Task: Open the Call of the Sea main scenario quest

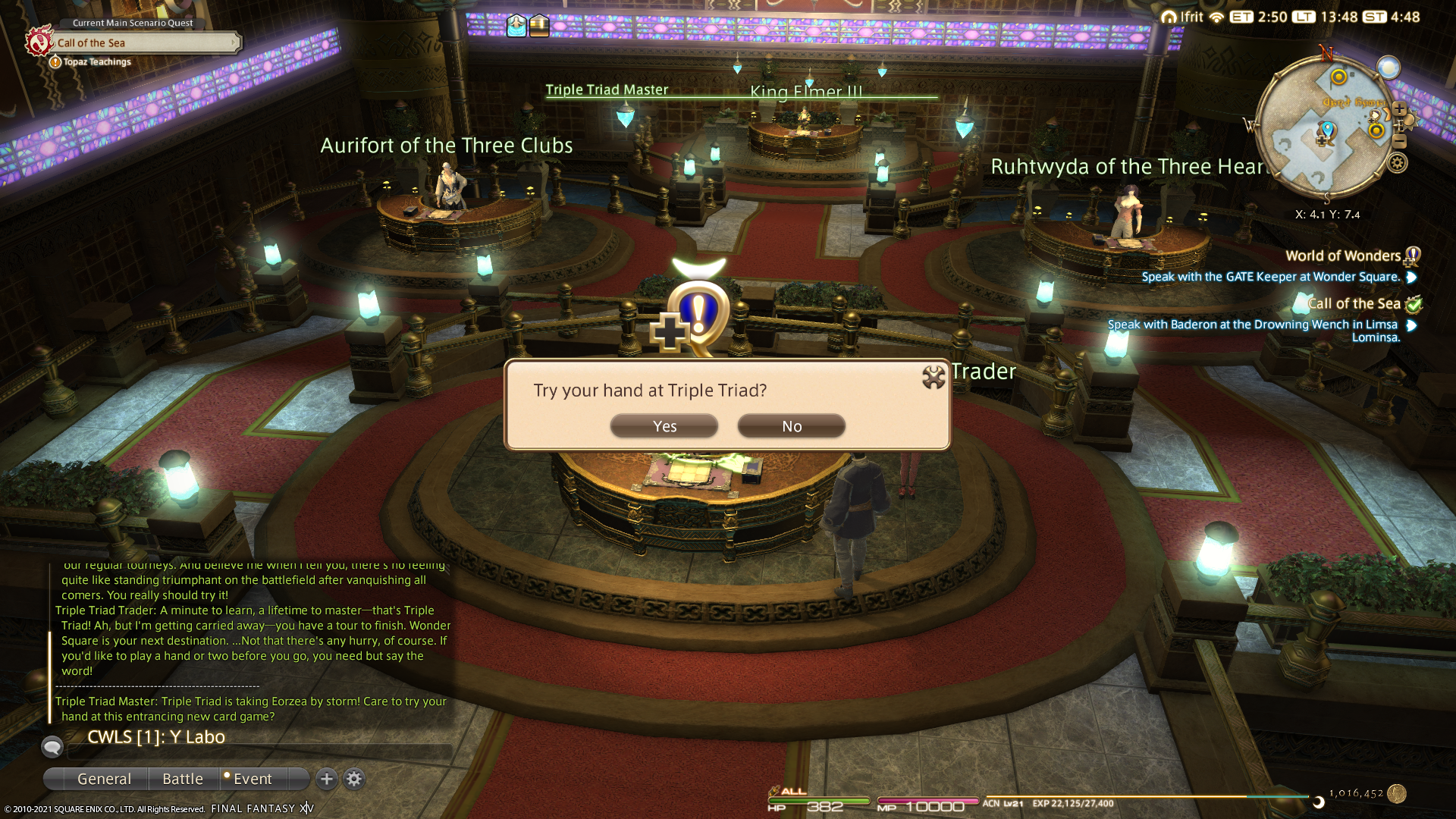Action: click(144, 43)
